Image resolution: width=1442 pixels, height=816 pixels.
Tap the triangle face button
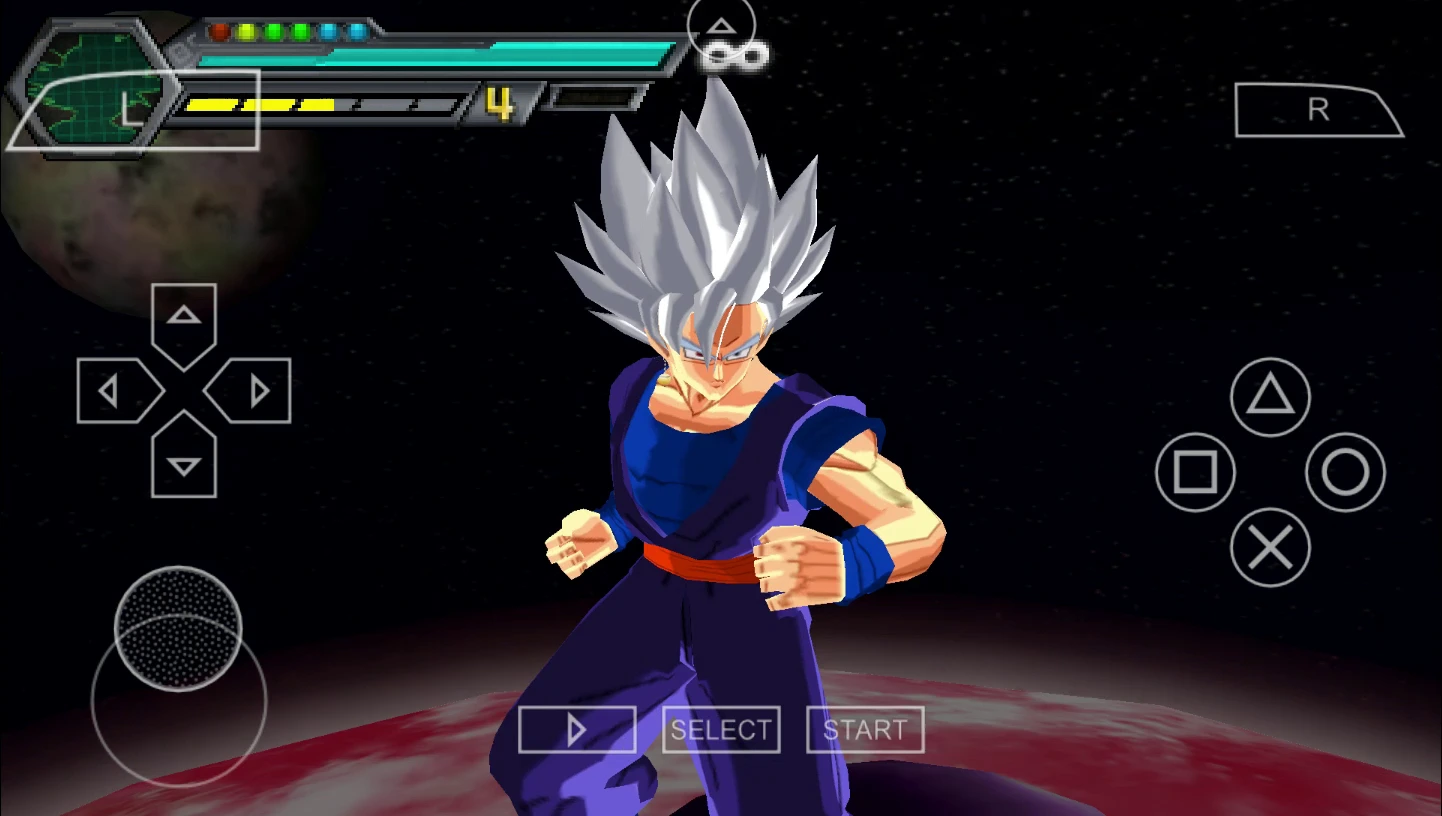(1270, 397)
